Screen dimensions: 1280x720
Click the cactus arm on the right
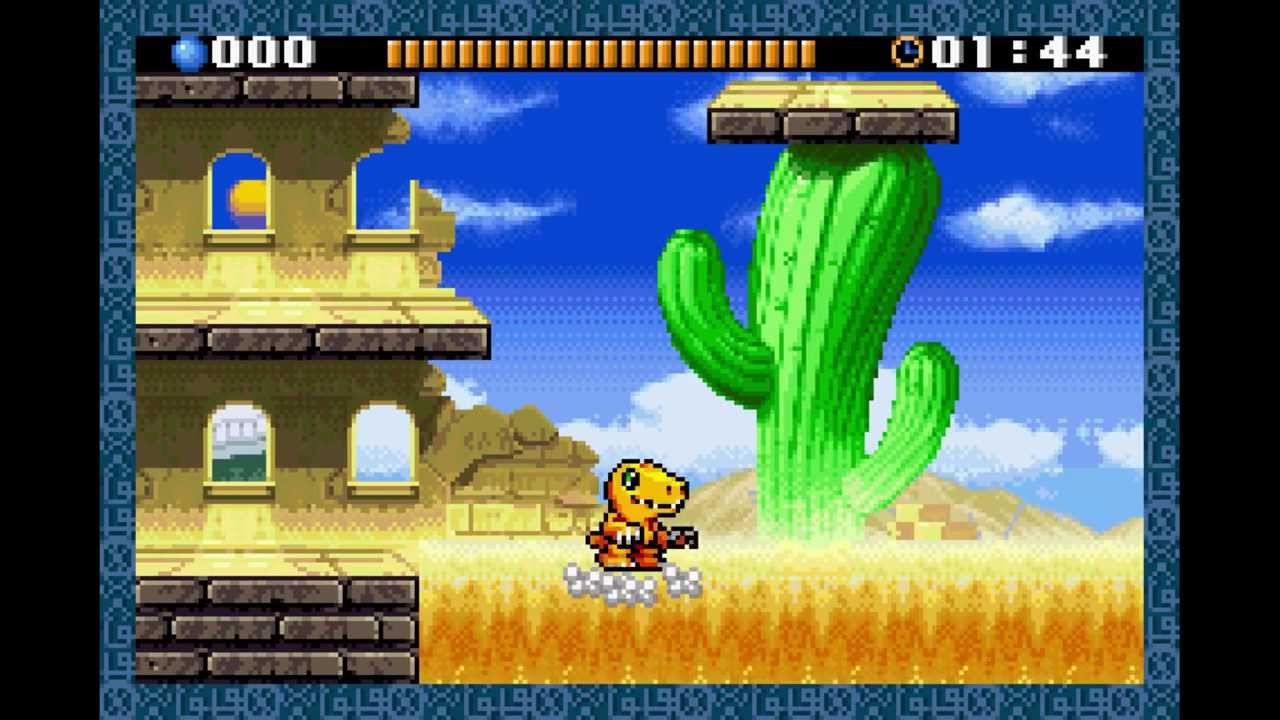tap(925, 400)
